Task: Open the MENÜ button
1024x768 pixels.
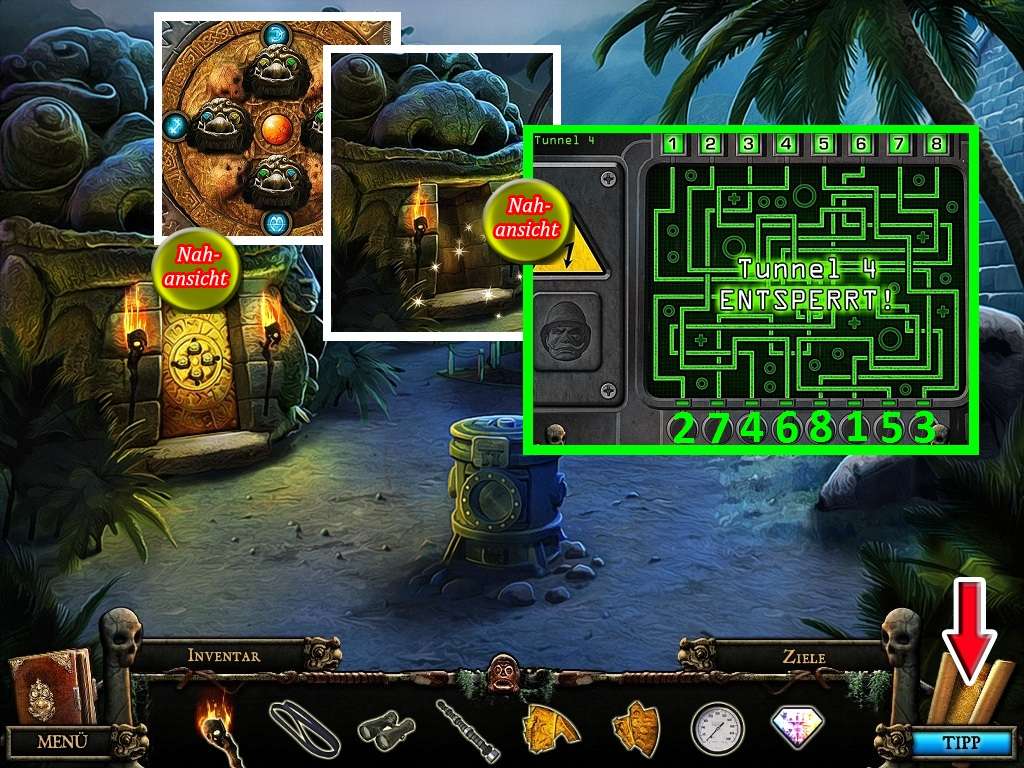Action: pyautogui.click(x=61, y=742)
